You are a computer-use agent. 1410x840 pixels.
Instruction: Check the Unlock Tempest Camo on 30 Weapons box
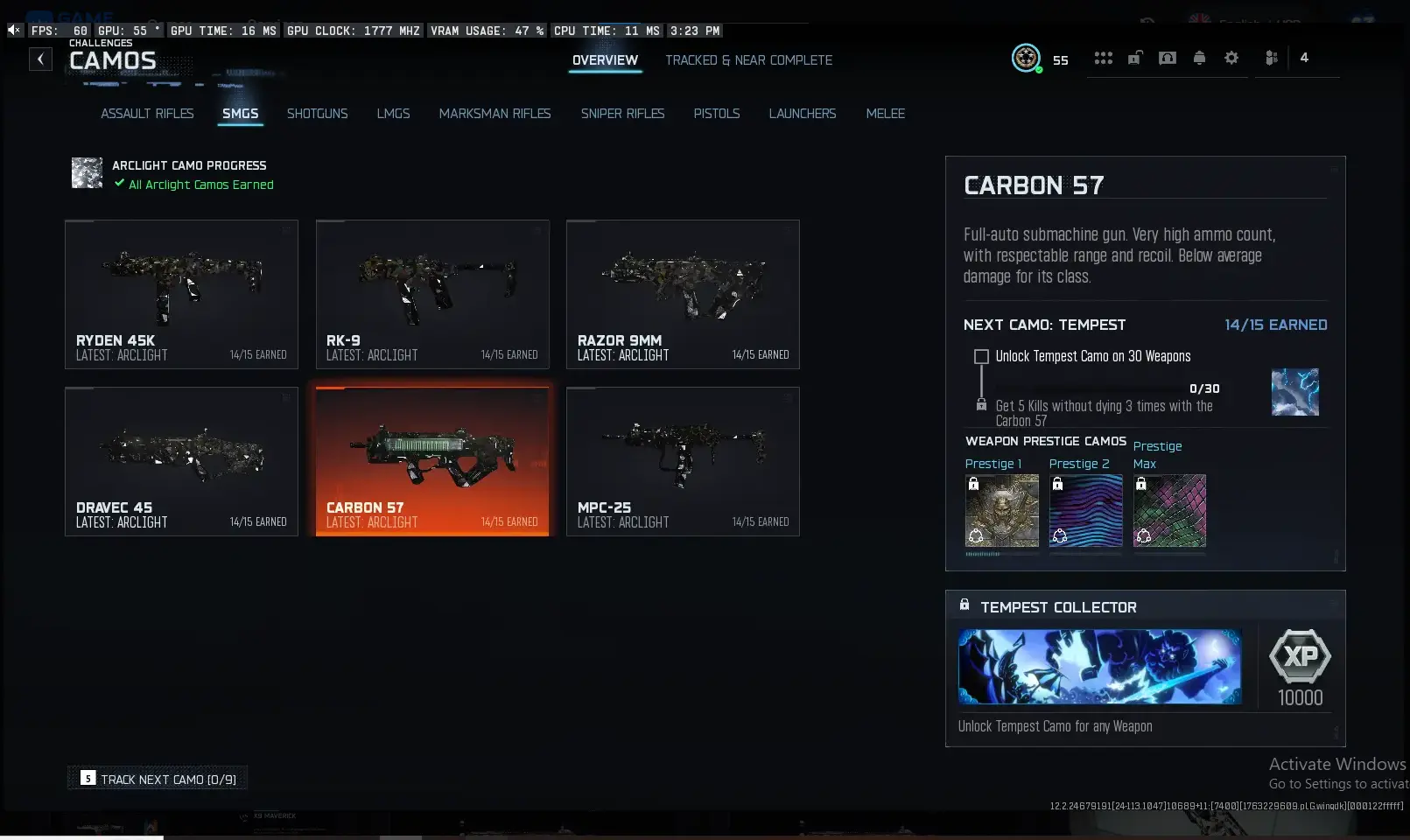pos(982,356)
